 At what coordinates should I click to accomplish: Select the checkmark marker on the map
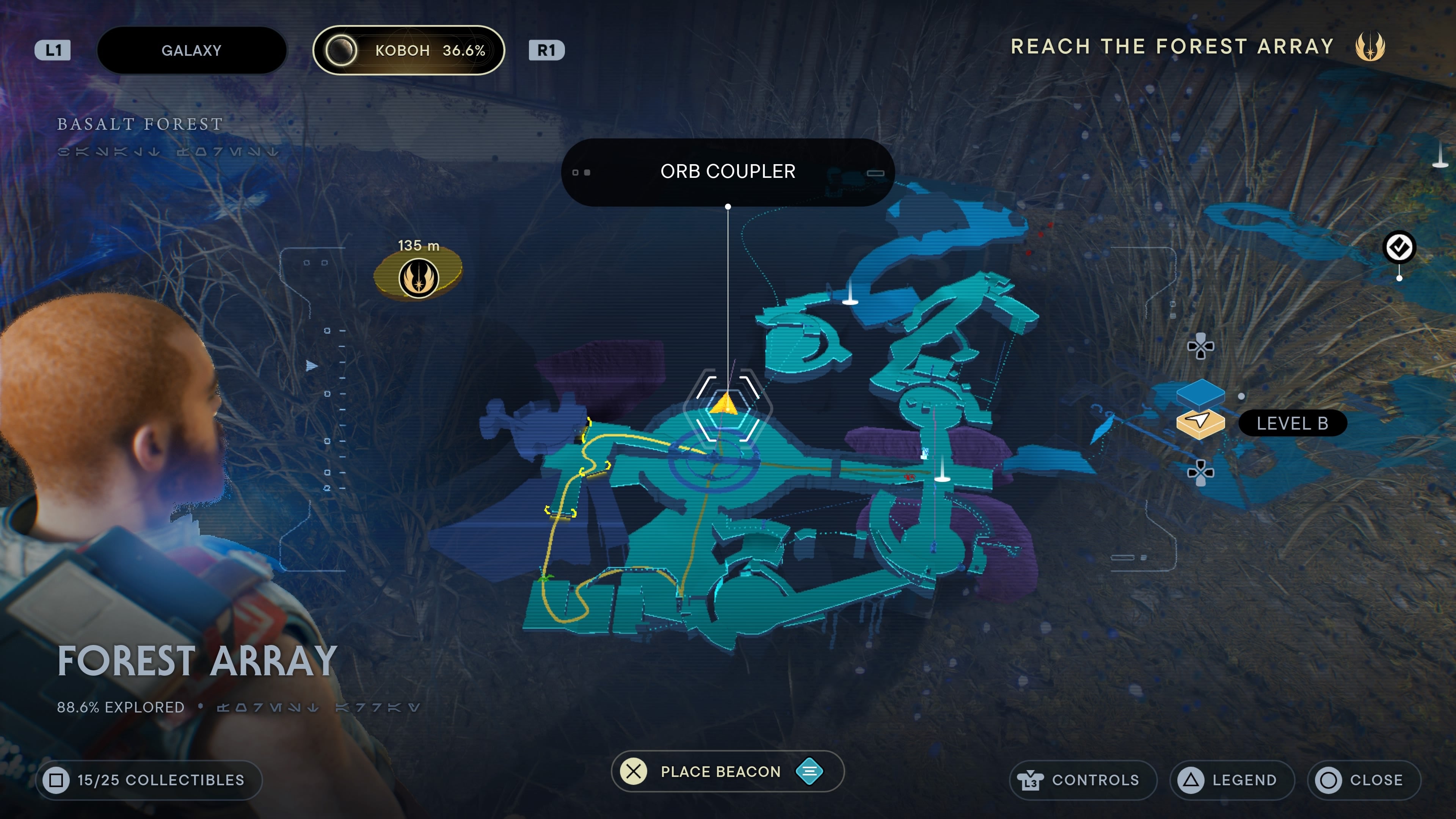[x=1399, y=248]
